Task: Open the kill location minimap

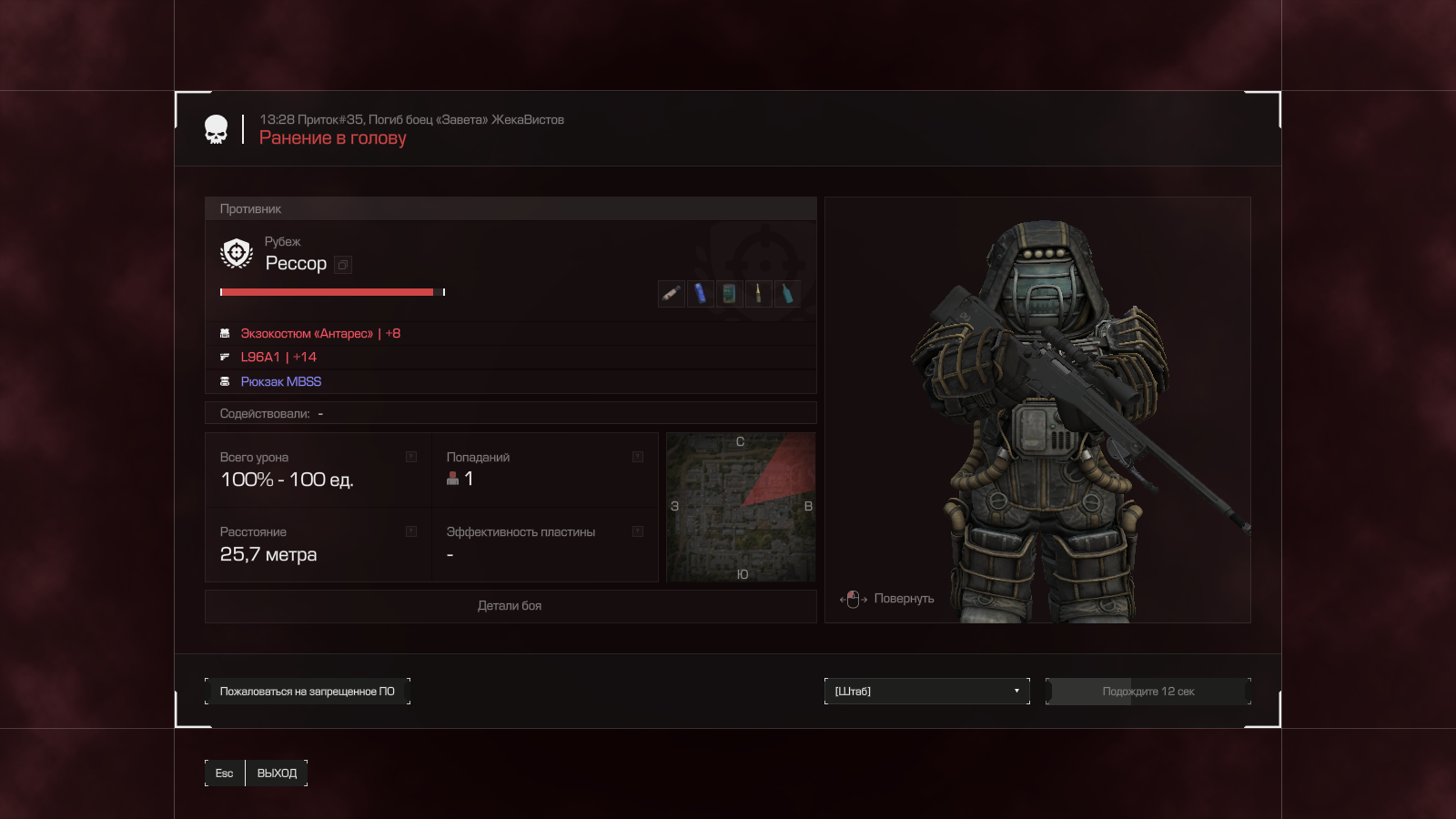Action: tap(741, 507)
